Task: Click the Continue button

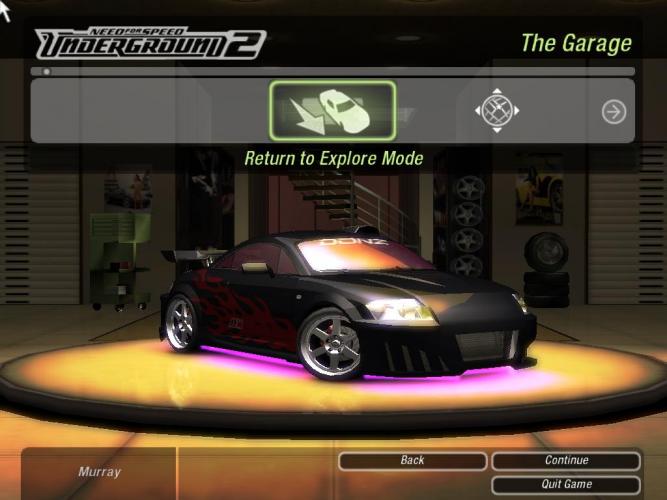Action: point(566,461)
